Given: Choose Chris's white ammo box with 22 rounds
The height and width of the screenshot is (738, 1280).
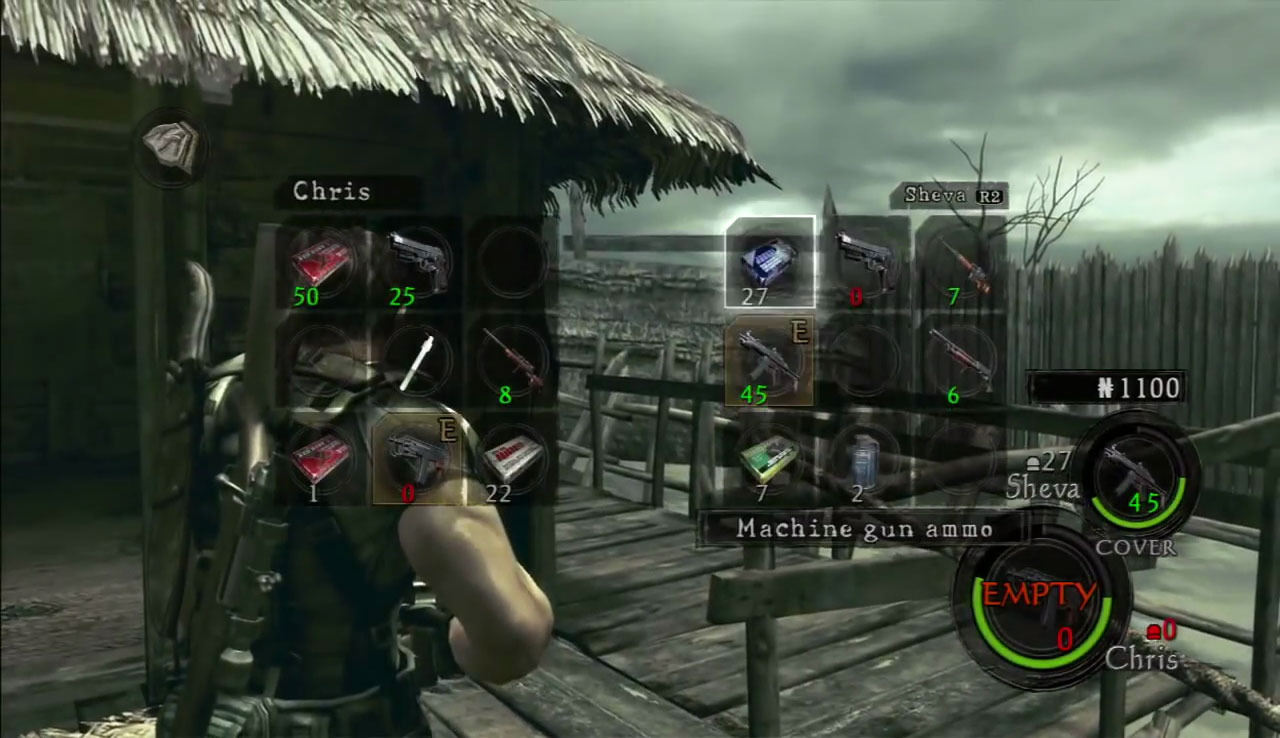Looking at the screenshot, I should [x=513, y=459].
